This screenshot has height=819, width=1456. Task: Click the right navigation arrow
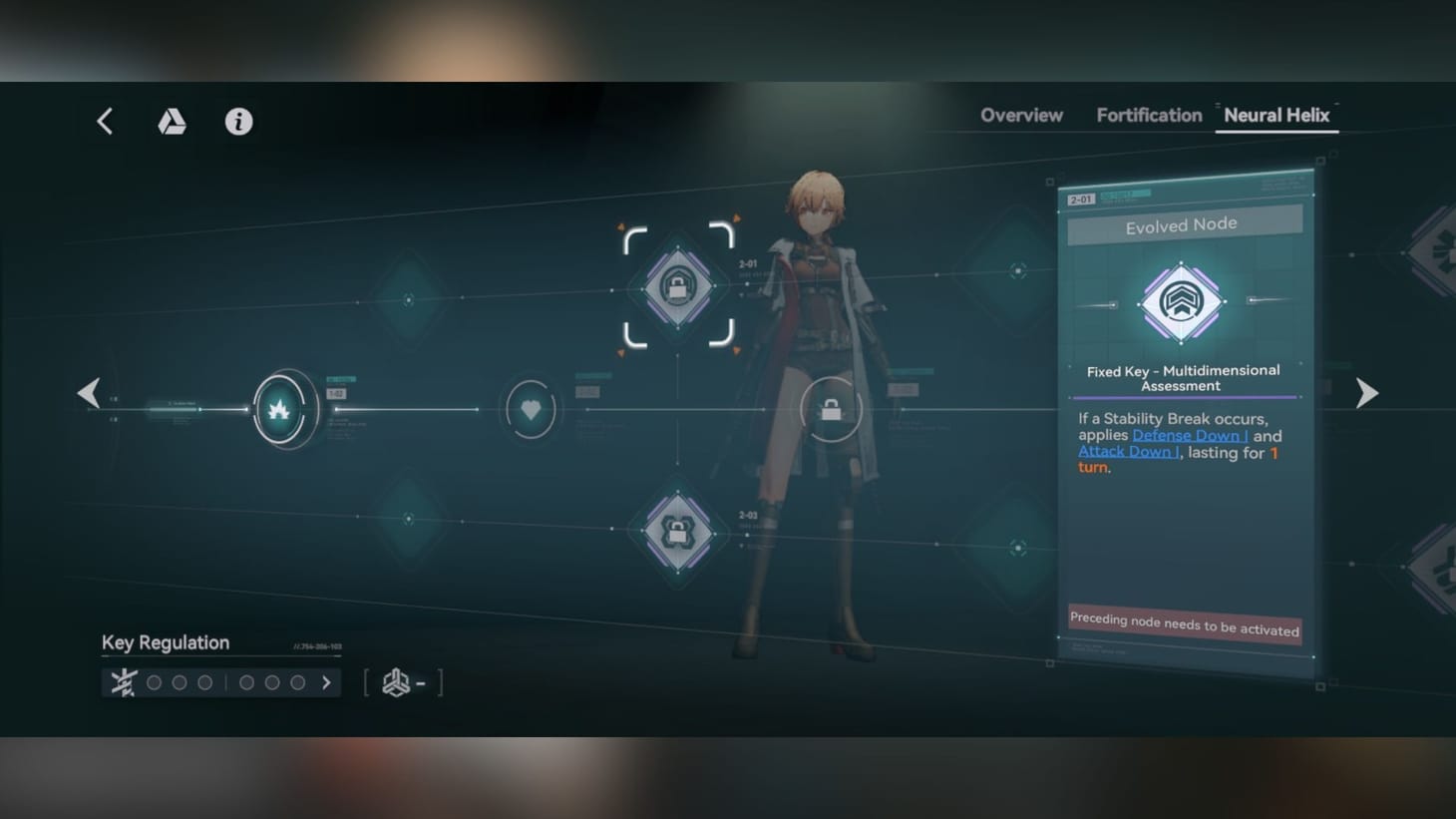(x=1367, y=392)
